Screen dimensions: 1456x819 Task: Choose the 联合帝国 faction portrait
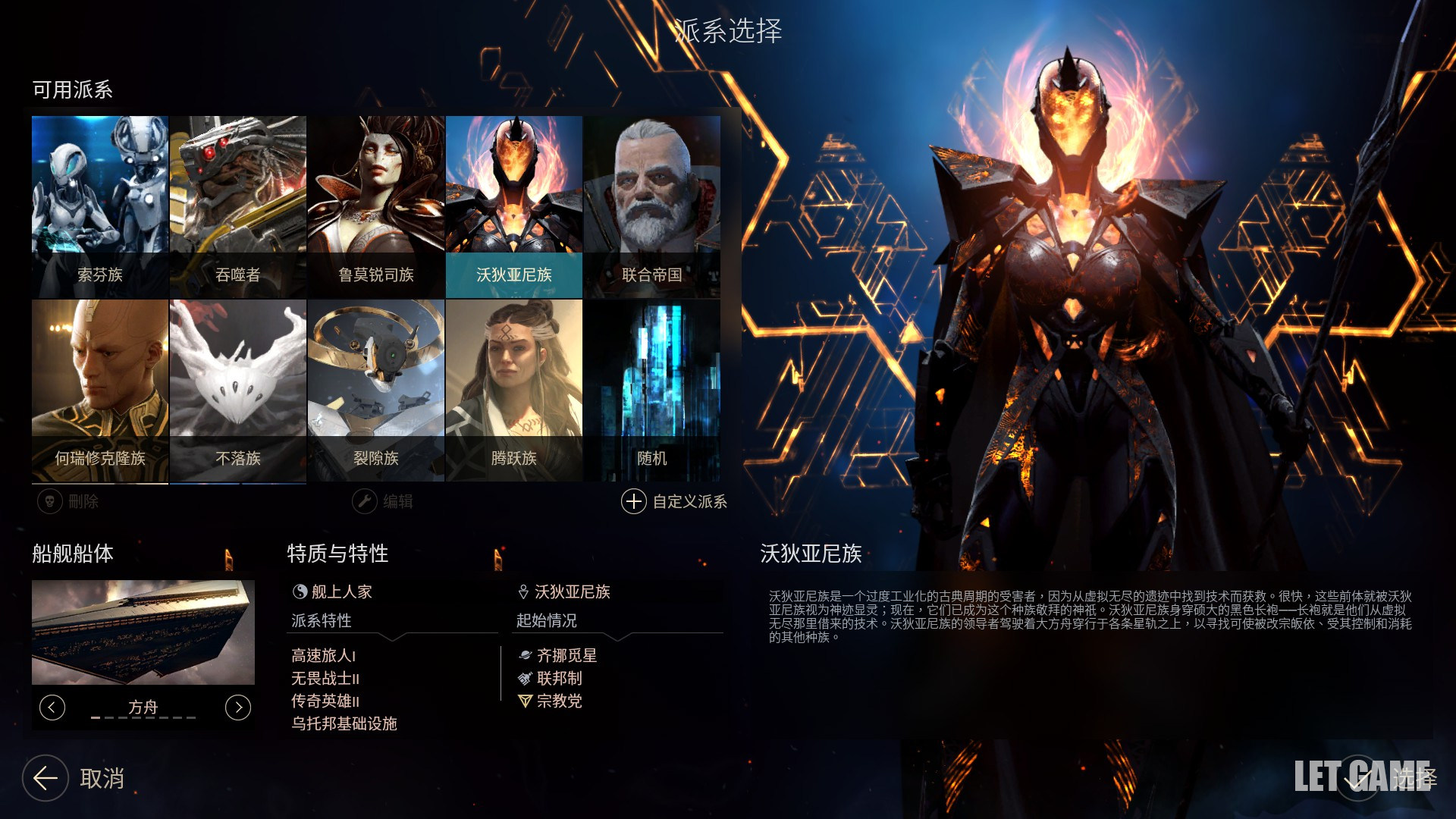point(652,205)
